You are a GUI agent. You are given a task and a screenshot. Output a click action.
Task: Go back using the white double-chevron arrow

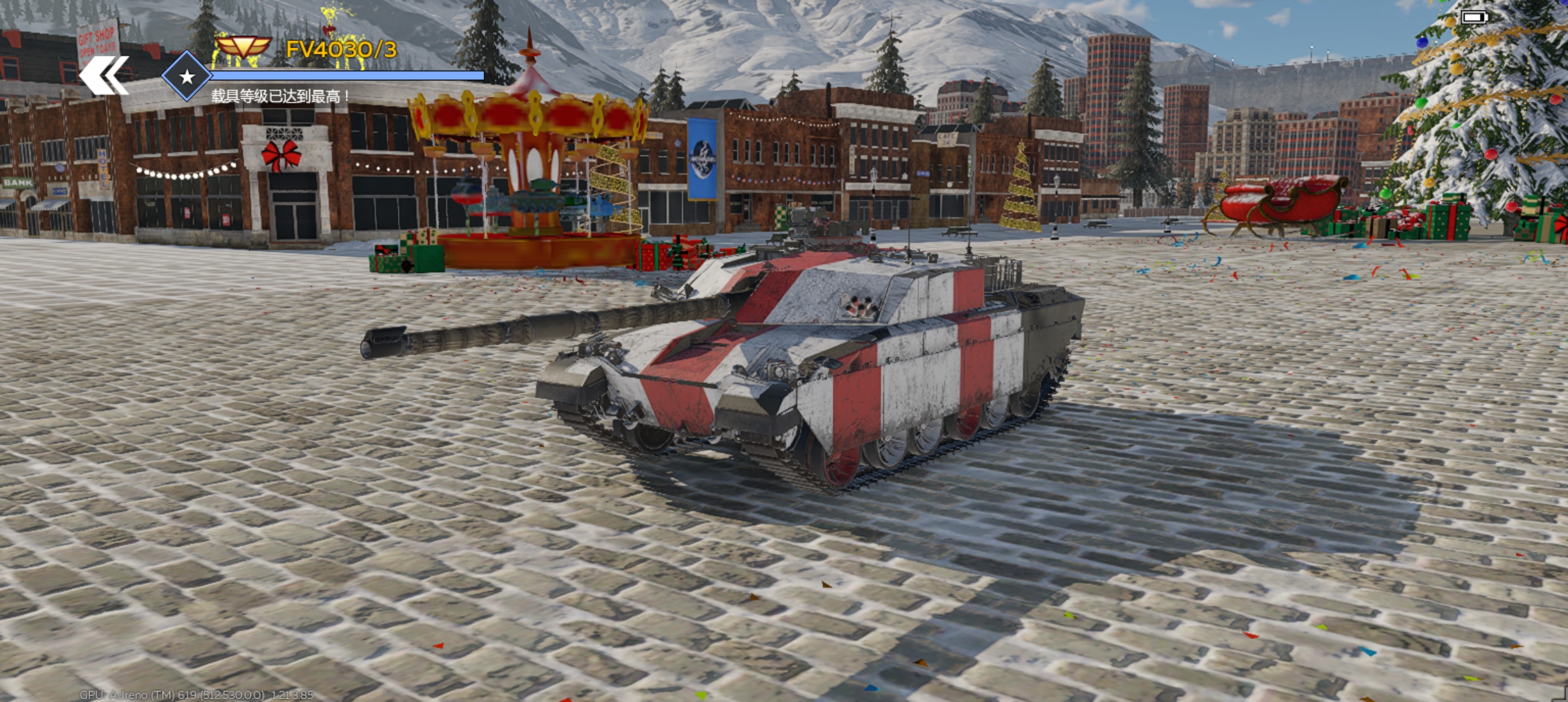[104, 75]
